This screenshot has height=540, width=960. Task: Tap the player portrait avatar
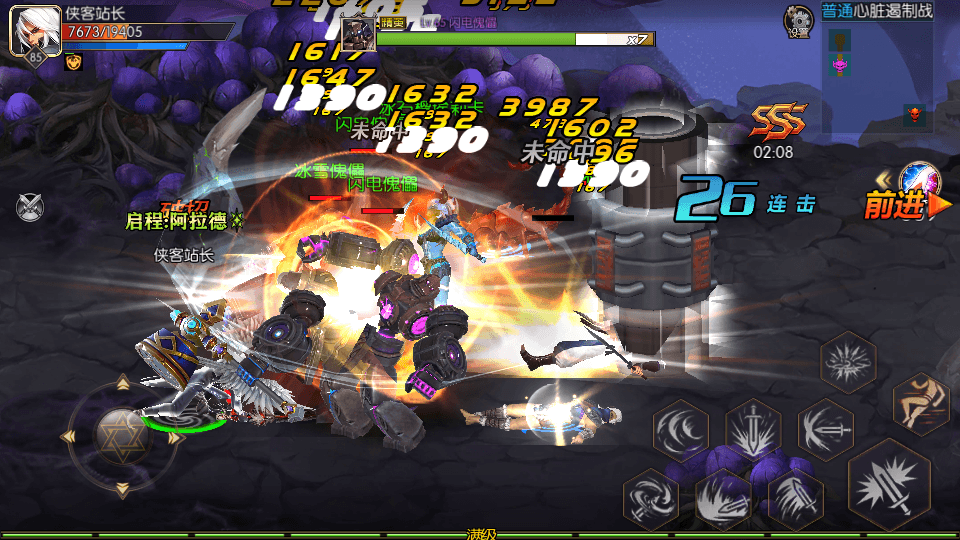(x=28, y=30)
